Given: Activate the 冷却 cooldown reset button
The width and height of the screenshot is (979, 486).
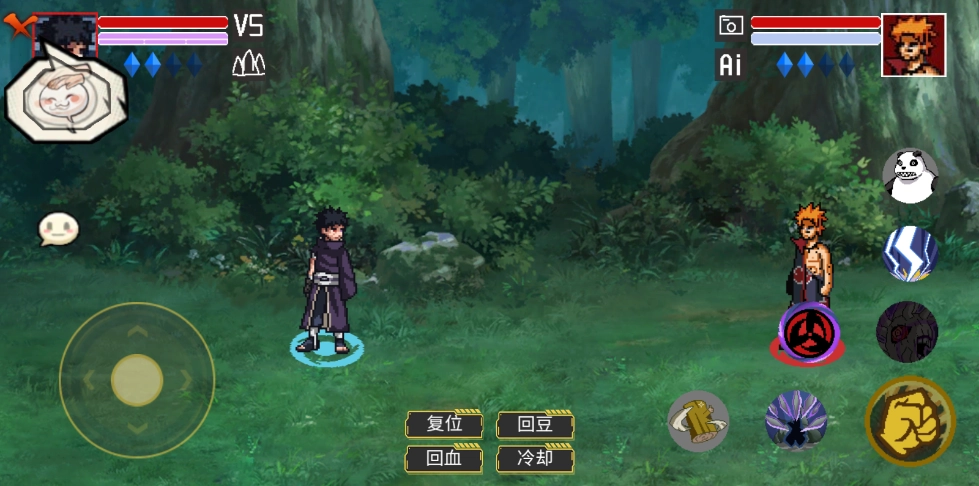Looking at the screenshot, I should point(535,459).
